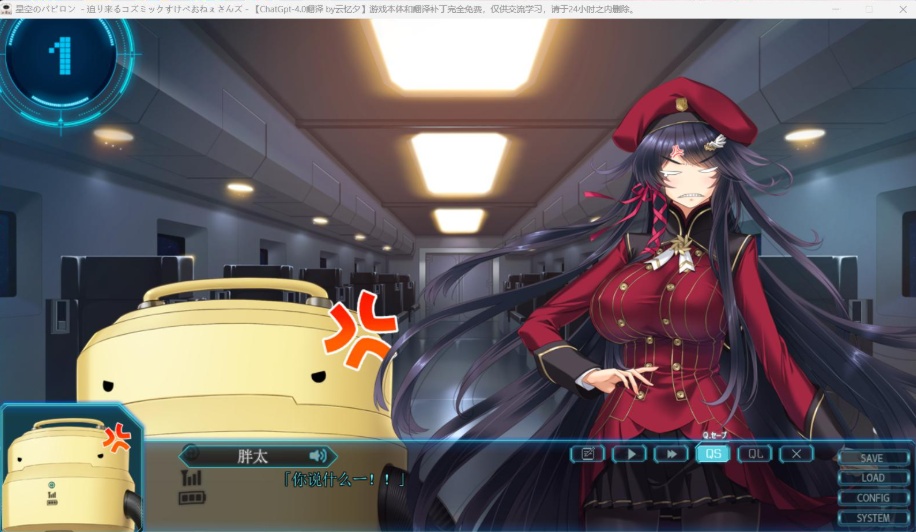Open the SAVE menu
Image resolution: width=916 pixels, height=532 pixels.
coord(871,458)
